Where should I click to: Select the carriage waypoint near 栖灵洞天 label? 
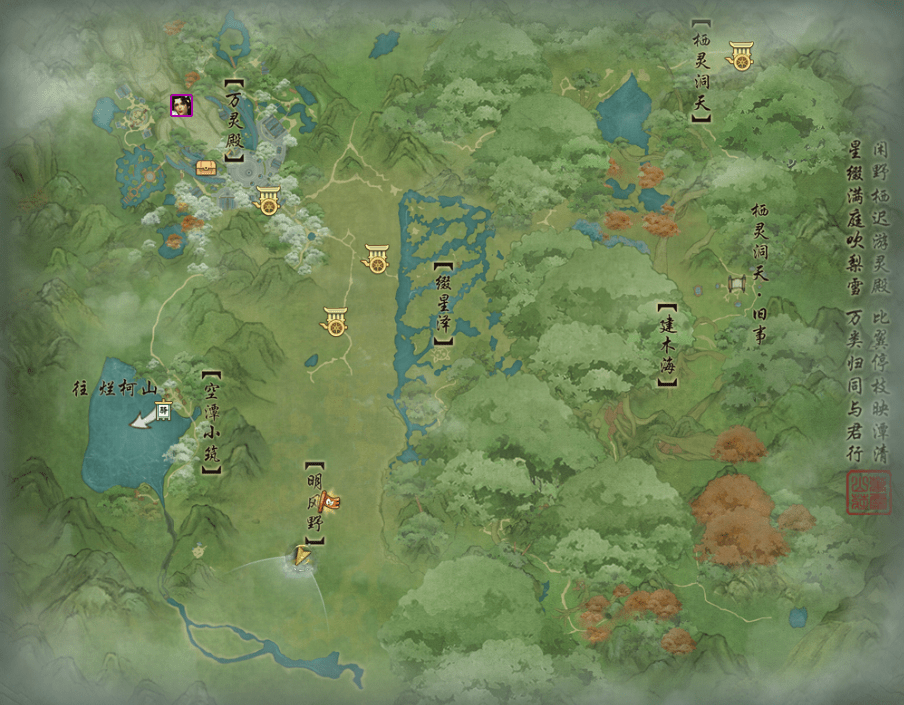[x=741, y=56]
